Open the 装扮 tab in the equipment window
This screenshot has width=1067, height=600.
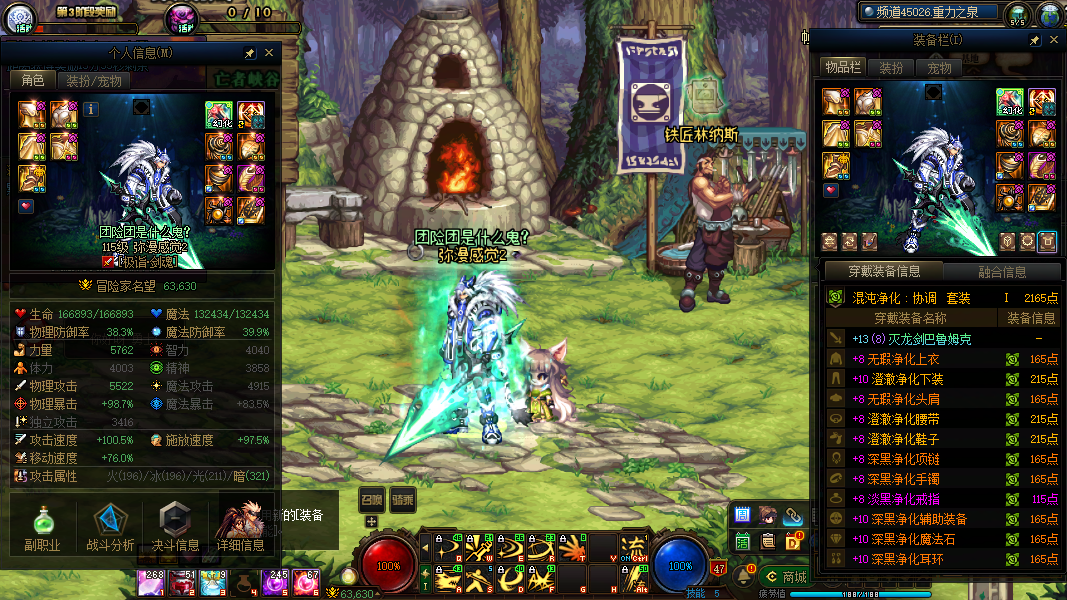[x=890, y=68]
